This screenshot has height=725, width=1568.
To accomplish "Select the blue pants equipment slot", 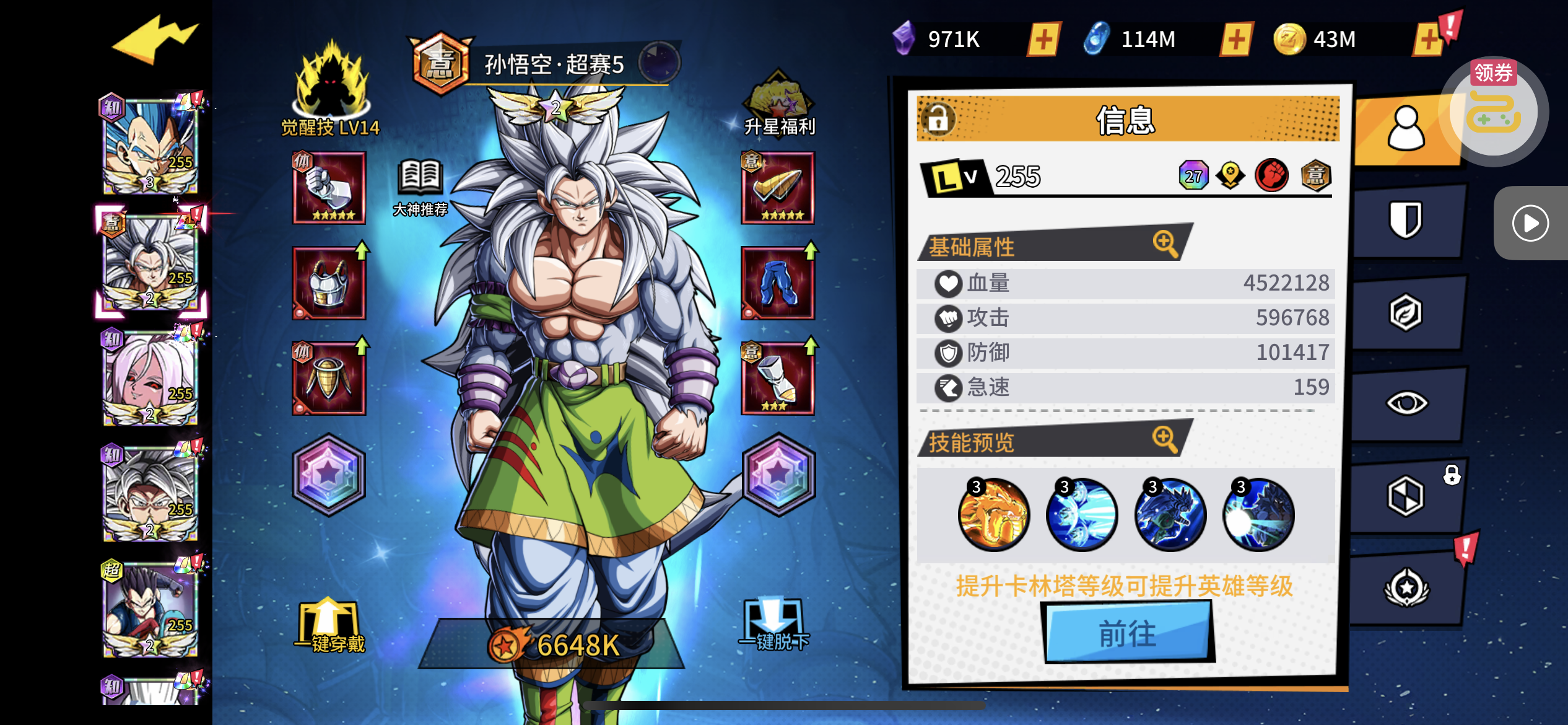I will click(x=778, y=284).
